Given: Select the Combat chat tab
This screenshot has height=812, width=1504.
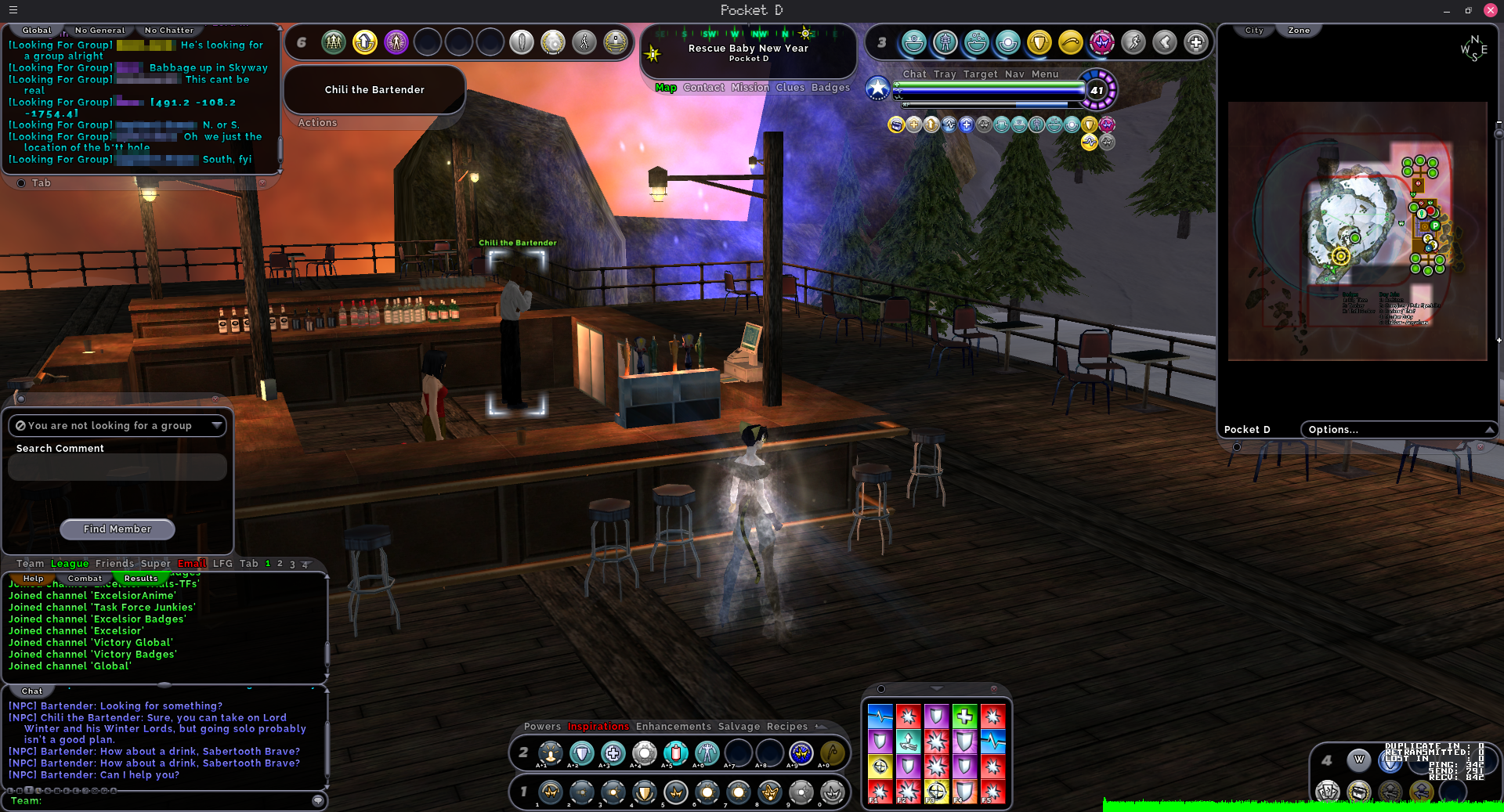Looking at the screenshot, I should click(85, 579).
